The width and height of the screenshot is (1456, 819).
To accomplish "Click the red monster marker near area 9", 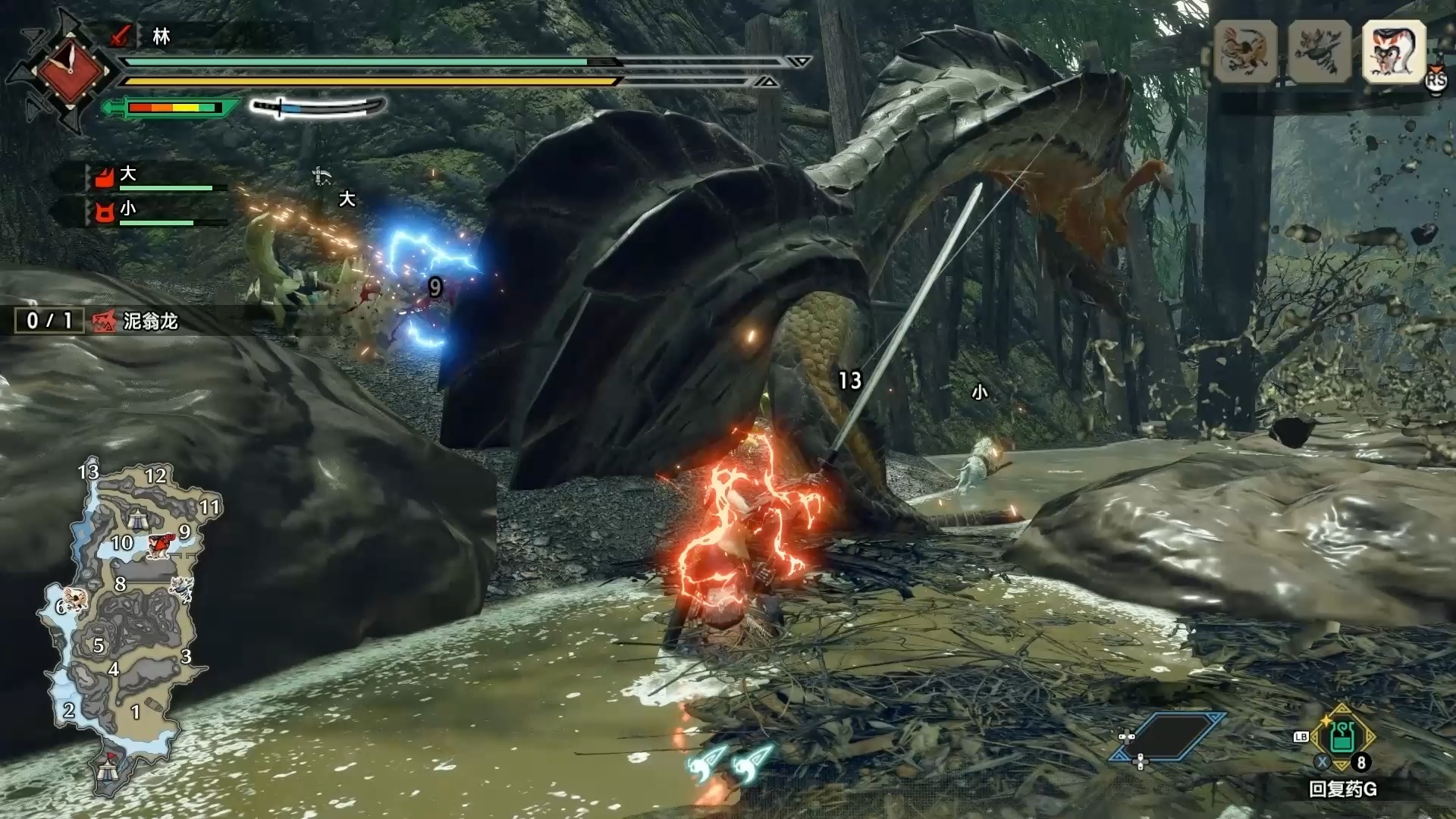I will click(x=161, y=544).
